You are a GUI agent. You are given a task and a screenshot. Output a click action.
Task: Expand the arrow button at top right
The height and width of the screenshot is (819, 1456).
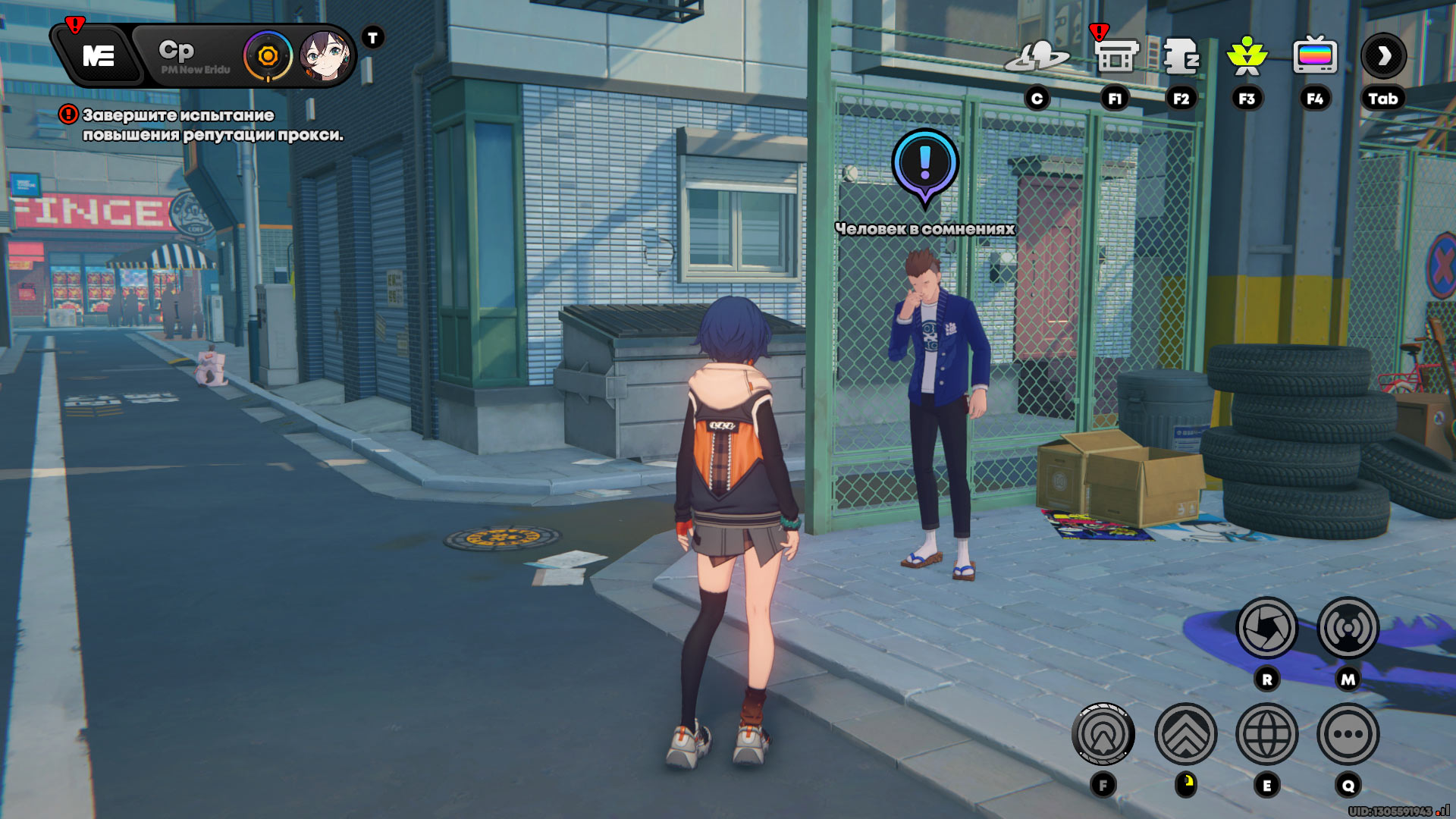(1384, 56)
